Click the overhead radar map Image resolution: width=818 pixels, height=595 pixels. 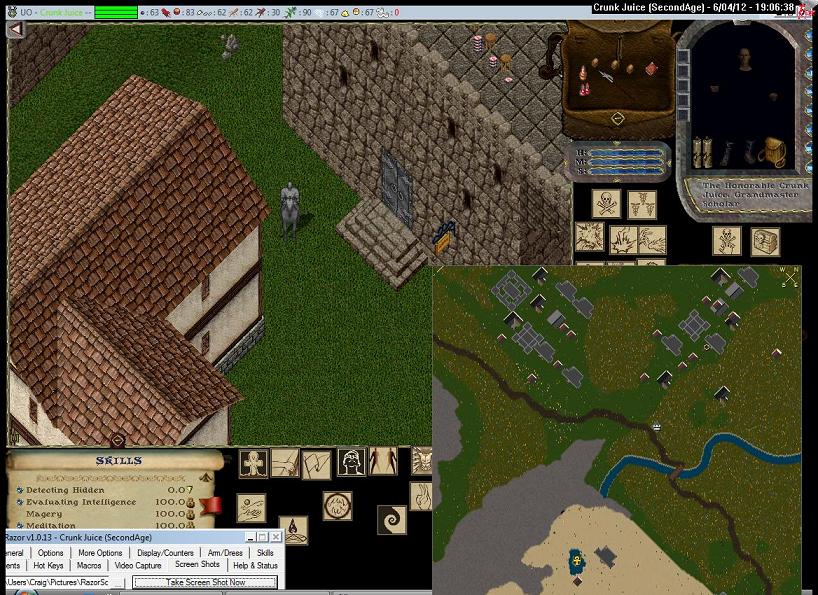(x=617, y=430)
